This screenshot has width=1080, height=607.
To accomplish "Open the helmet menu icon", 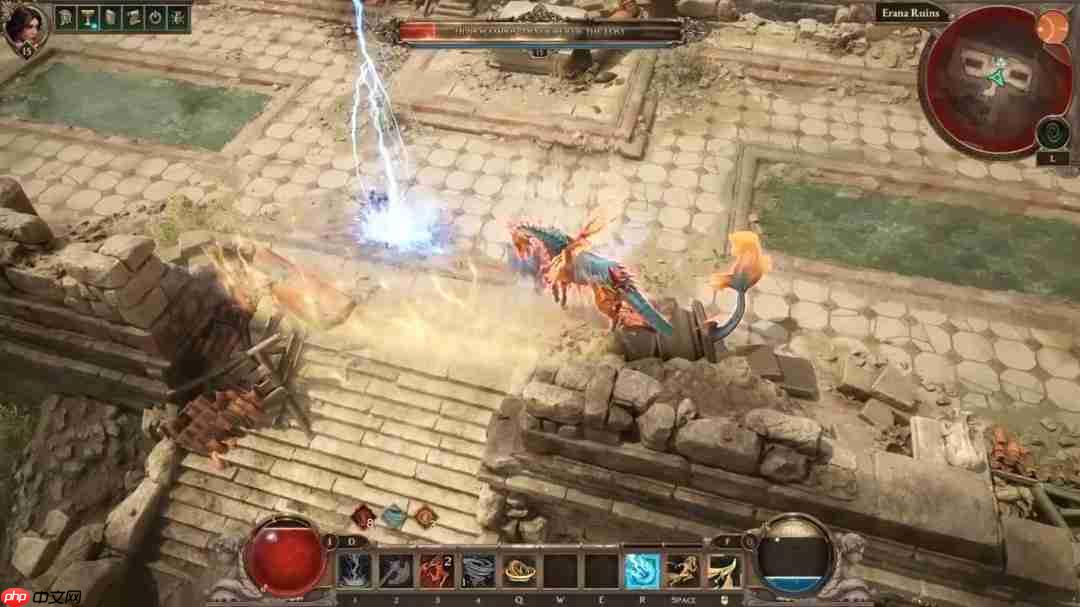I will coord(67,17).
